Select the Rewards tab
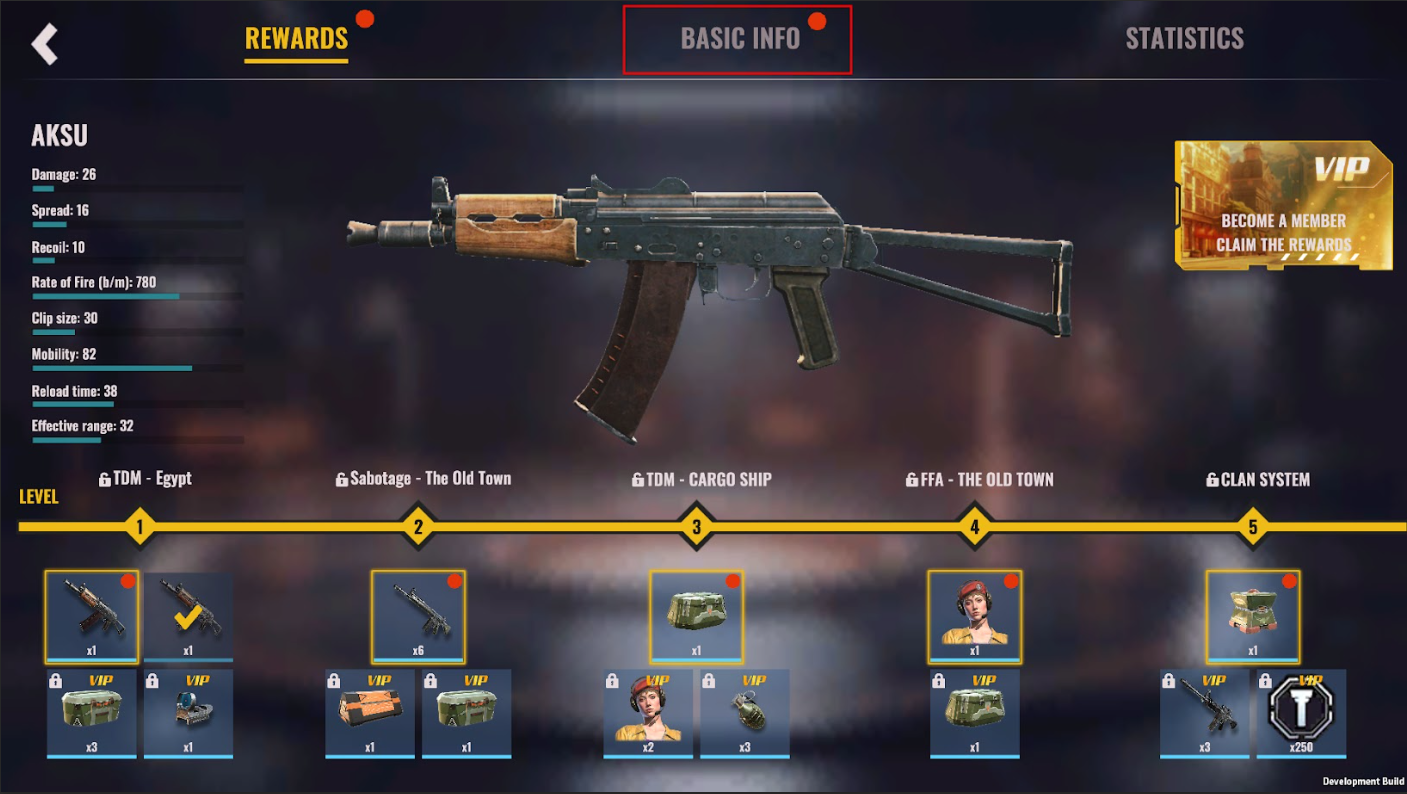The image size is (1407, 794). (296, 39)
